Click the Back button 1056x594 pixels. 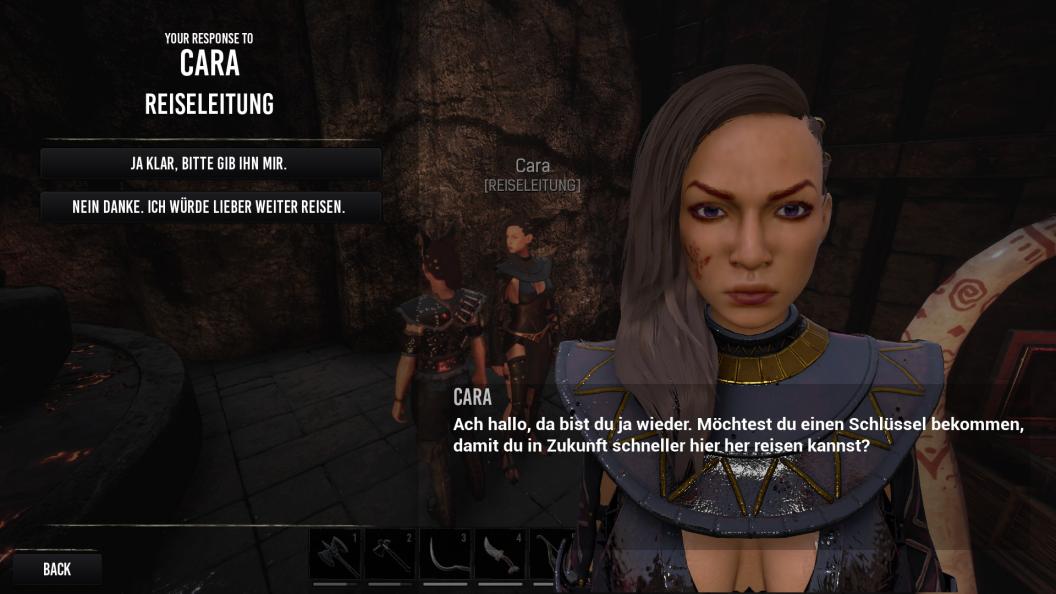coord(57,569)
